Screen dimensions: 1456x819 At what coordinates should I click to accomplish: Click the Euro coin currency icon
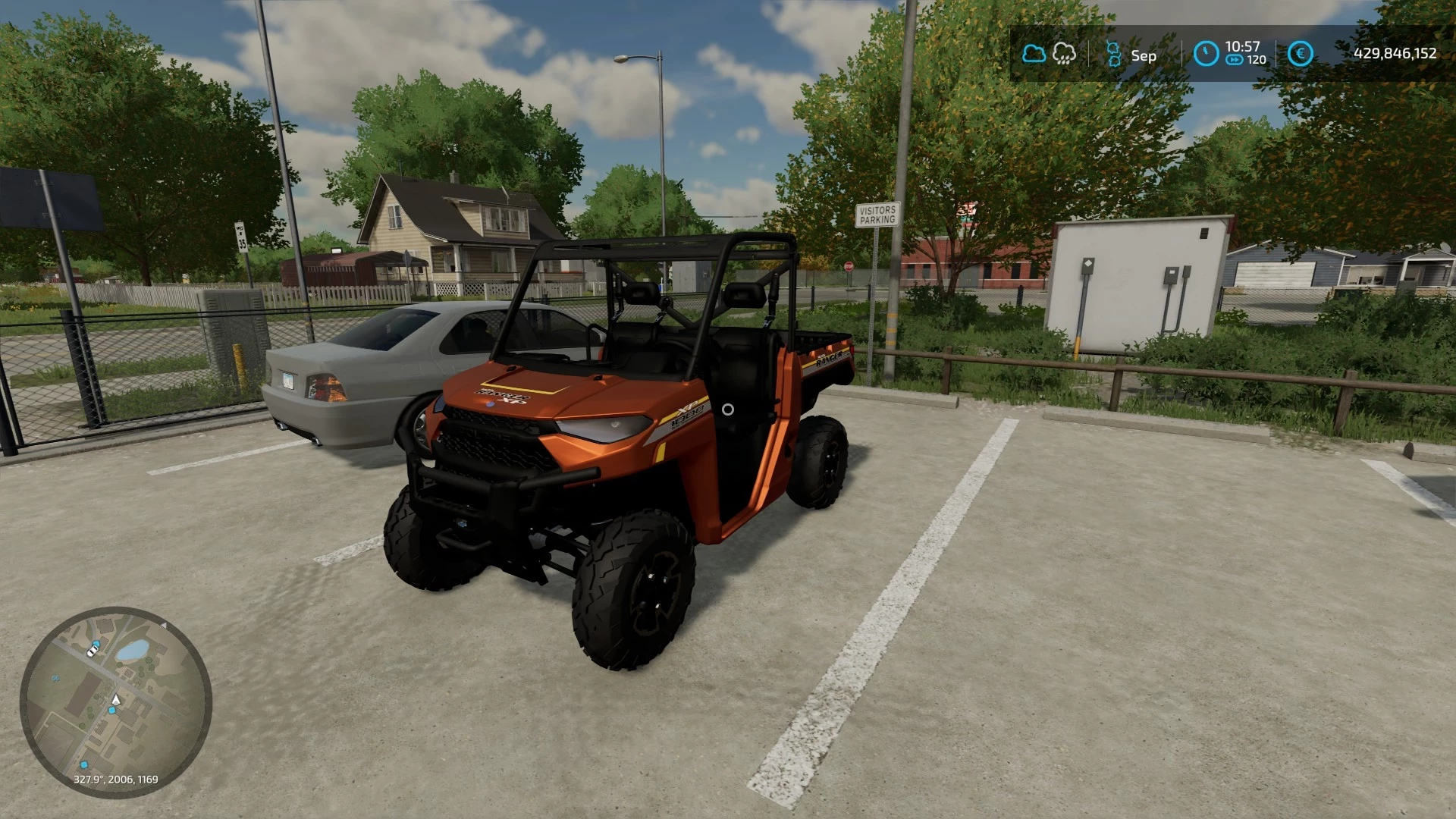(x=1301, y=53)
